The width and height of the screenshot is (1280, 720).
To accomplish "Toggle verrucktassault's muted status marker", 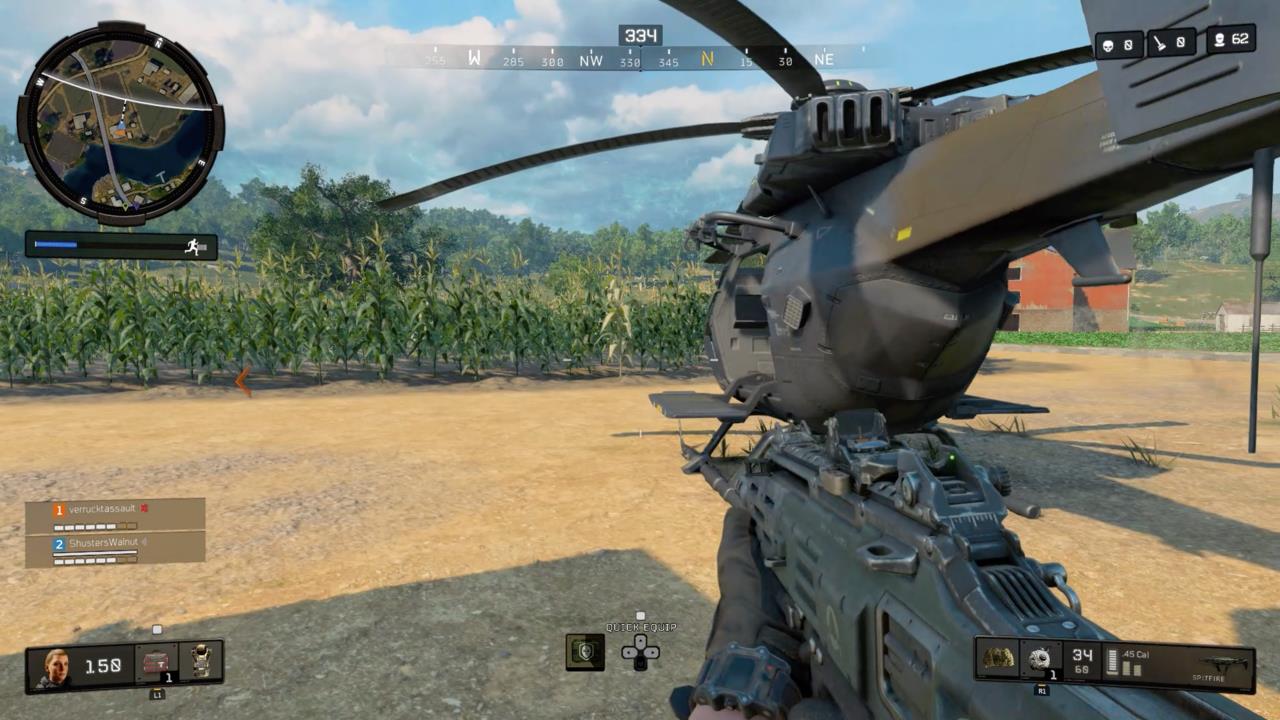I will click(x=144, y=508).
